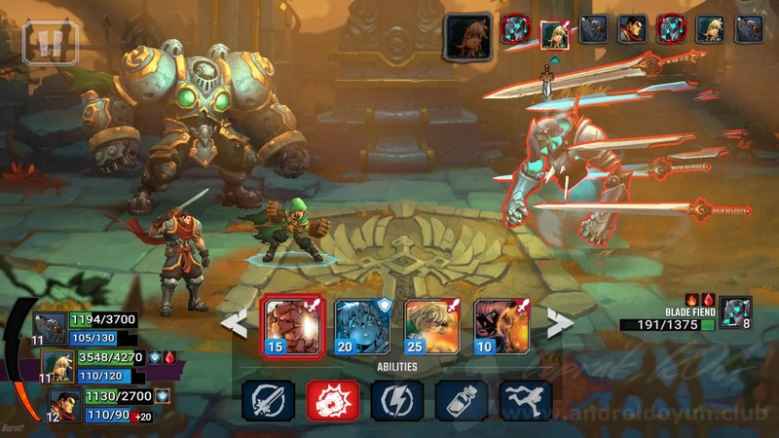This screenshot has height=438, width=779.
Task: Select the golem party portrait at level 11
Action: click(x=50, y=328)
